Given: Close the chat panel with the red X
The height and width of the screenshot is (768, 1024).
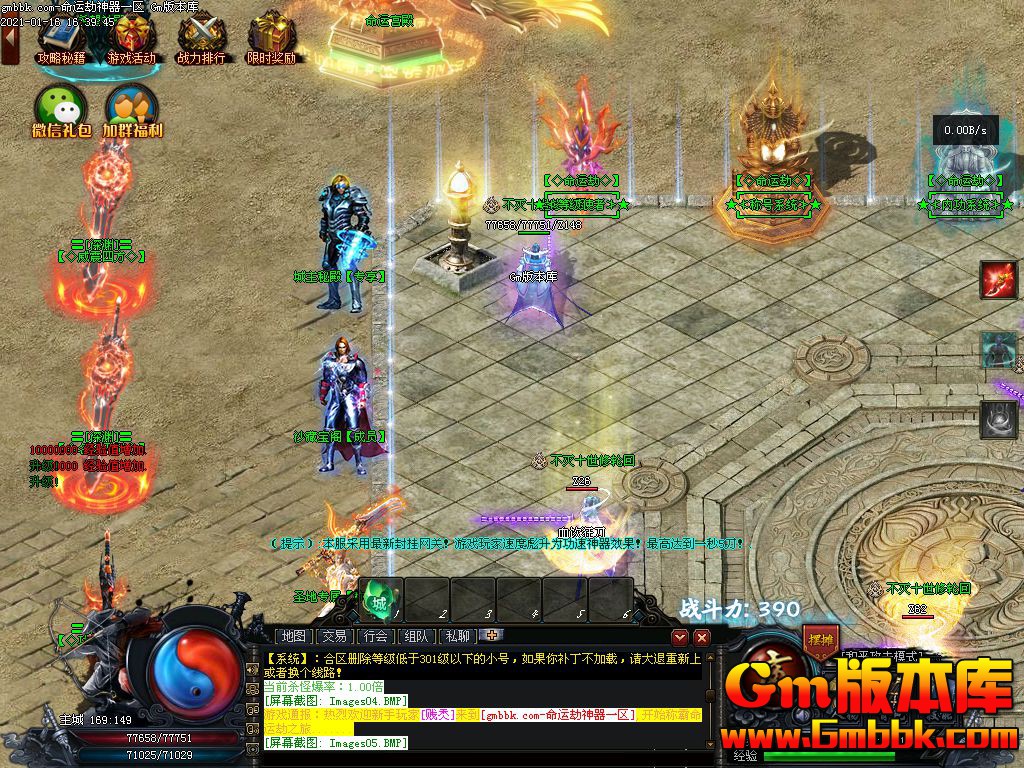Looking at the screenshot, I should click(702, 637).
